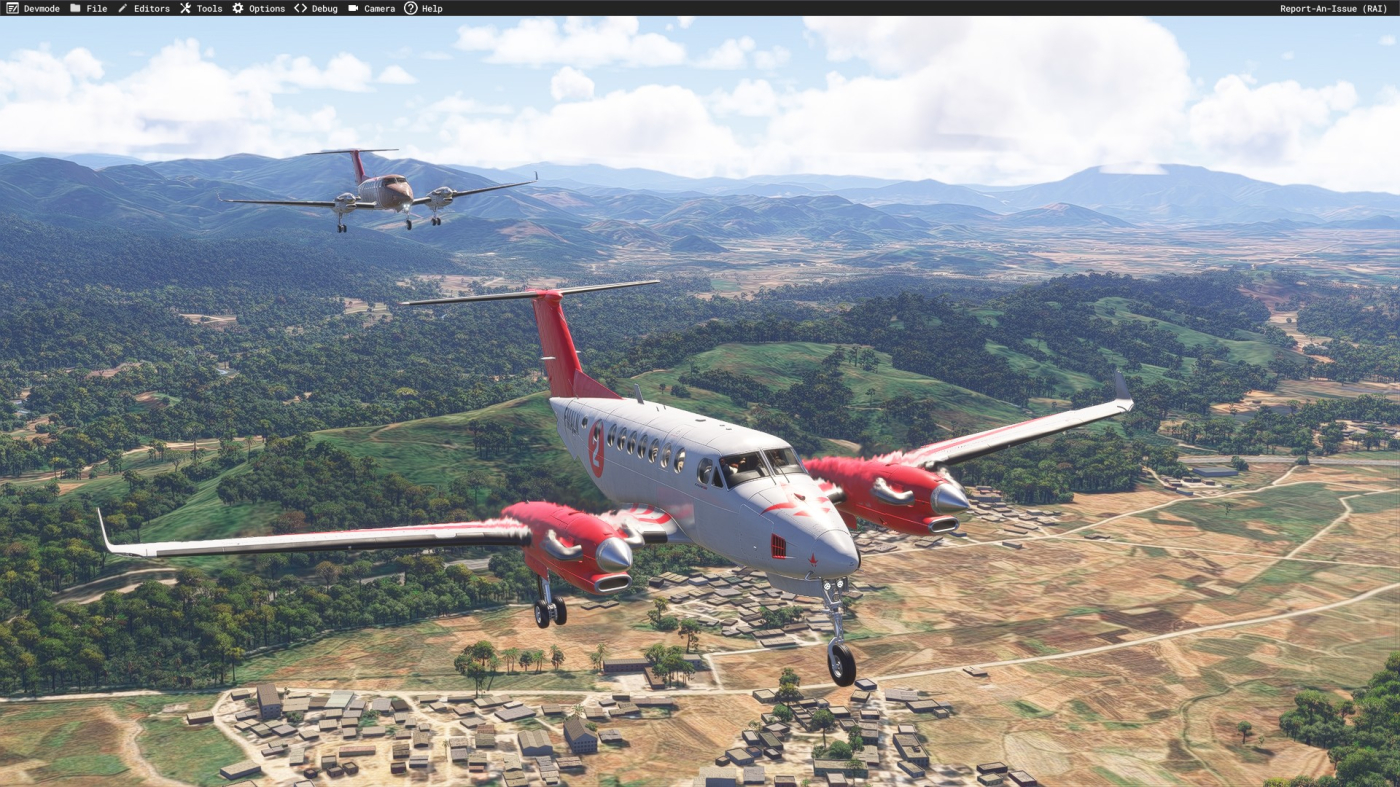Open the Tools menu
Image resolution: width=1400 pixels, height=787 pixels.
click(201, 8)
